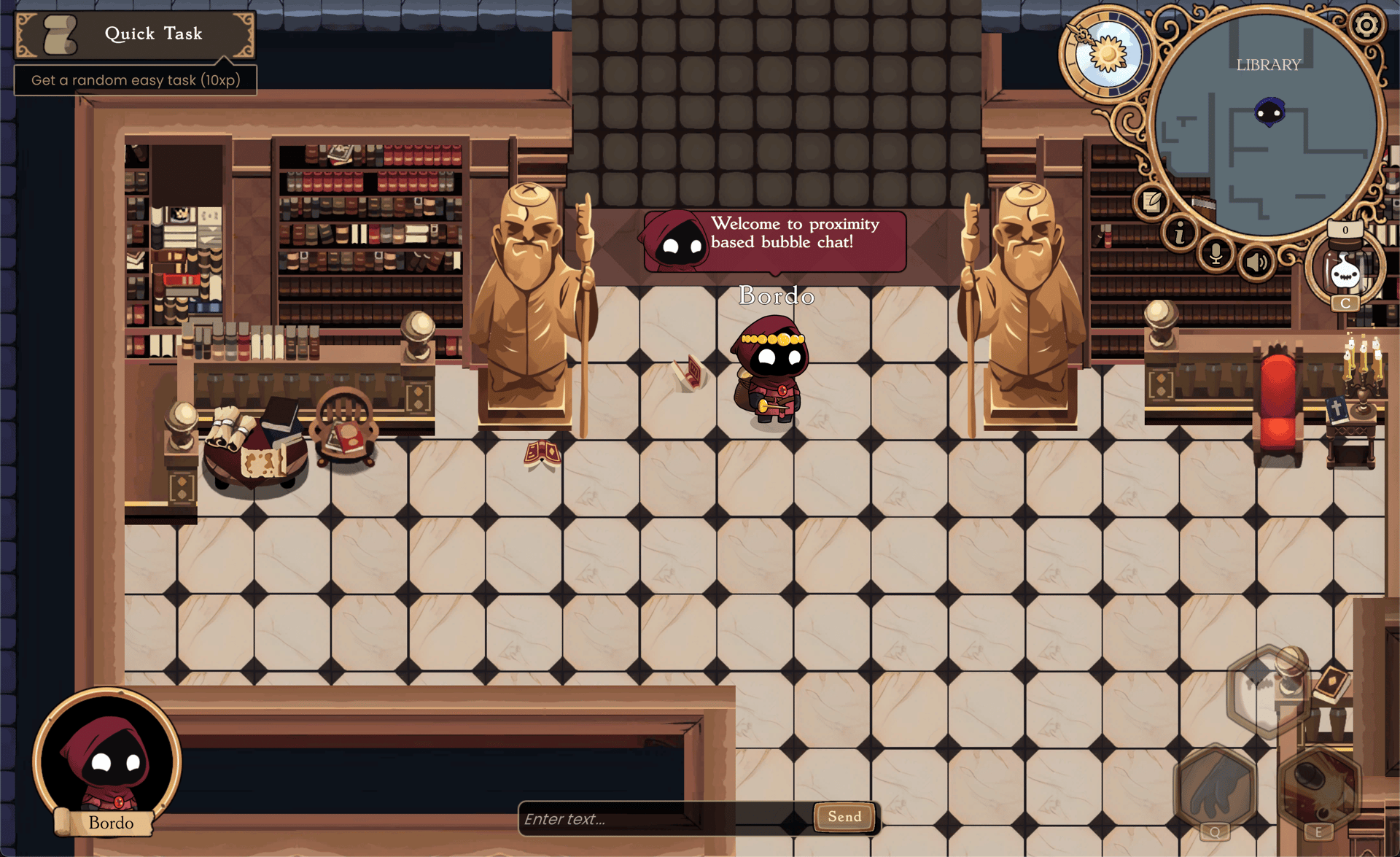1400x857 pixels.
Task: Mute the microphone
Action: (1216, 255)
